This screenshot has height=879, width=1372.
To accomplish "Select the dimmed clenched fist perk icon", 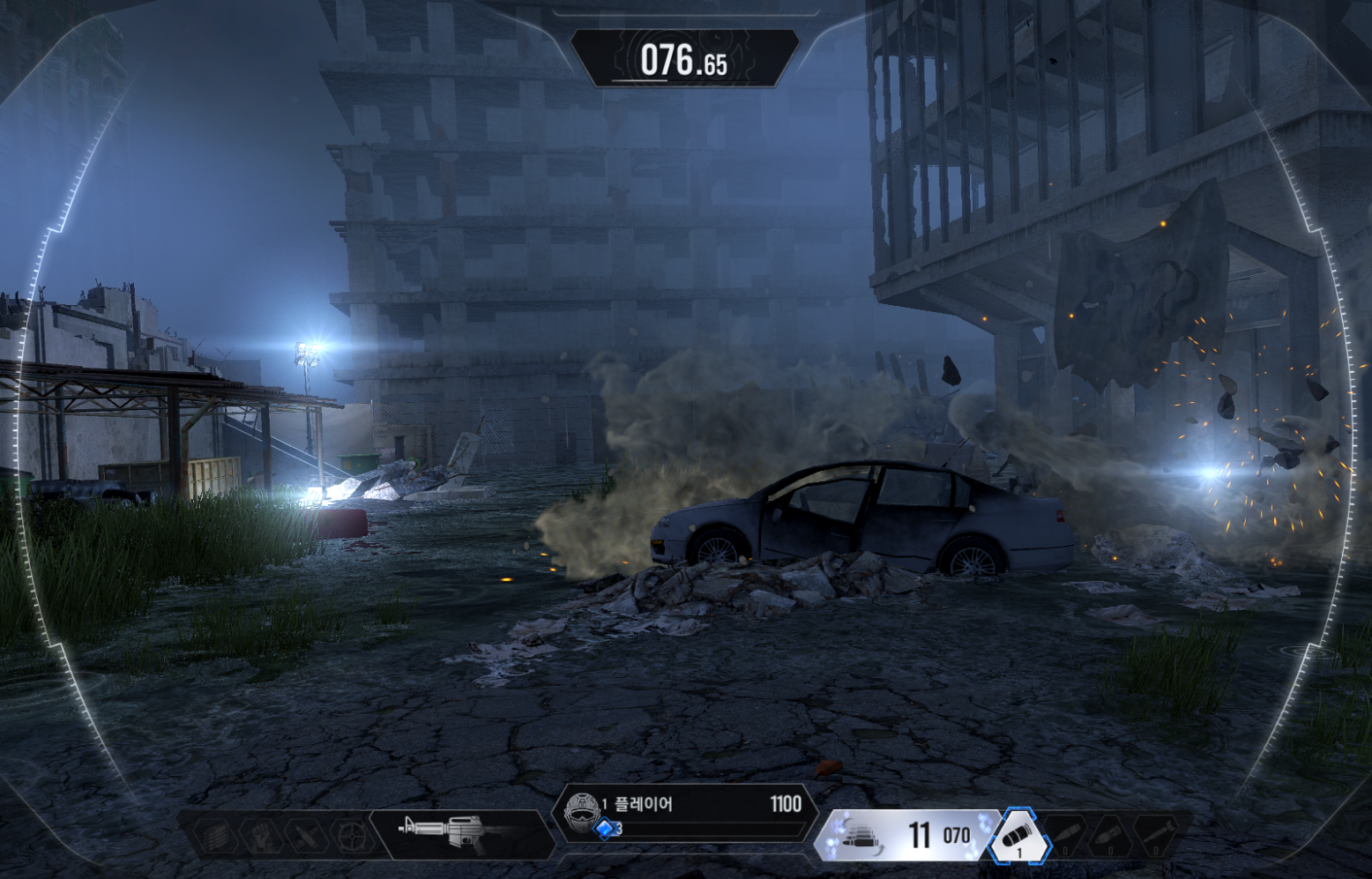I will 261,834.
